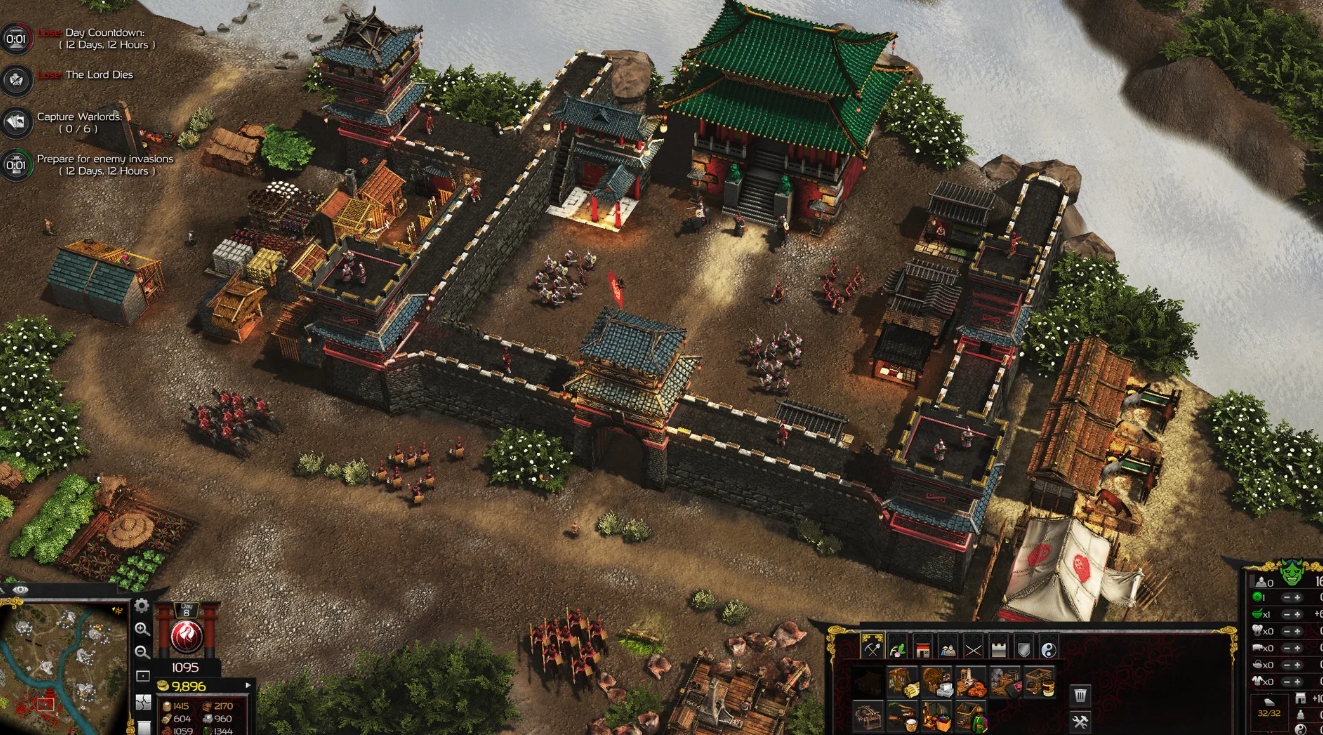Open the yin-yang warlords panel icon

[x=1049, y=646]
